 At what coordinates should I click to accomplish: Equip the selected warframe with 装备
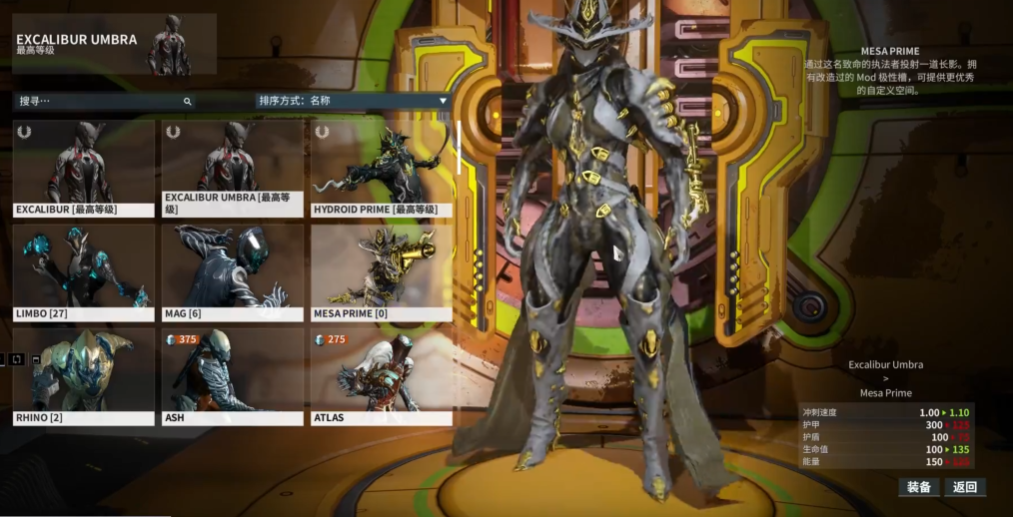pos(918,487)
